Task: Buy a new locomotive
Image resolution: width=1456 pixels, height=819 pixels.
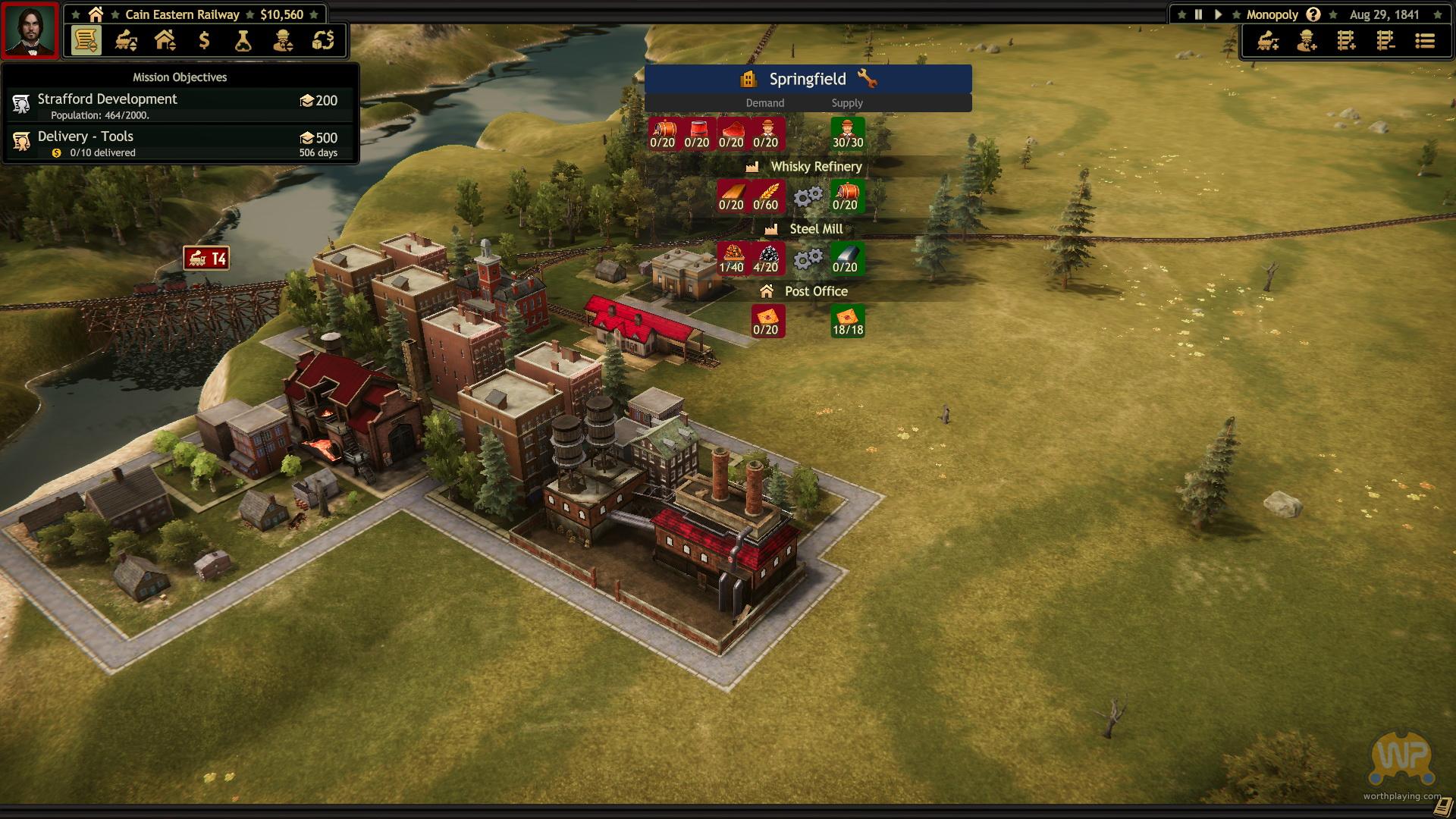Action: (x=1267, y=41)
